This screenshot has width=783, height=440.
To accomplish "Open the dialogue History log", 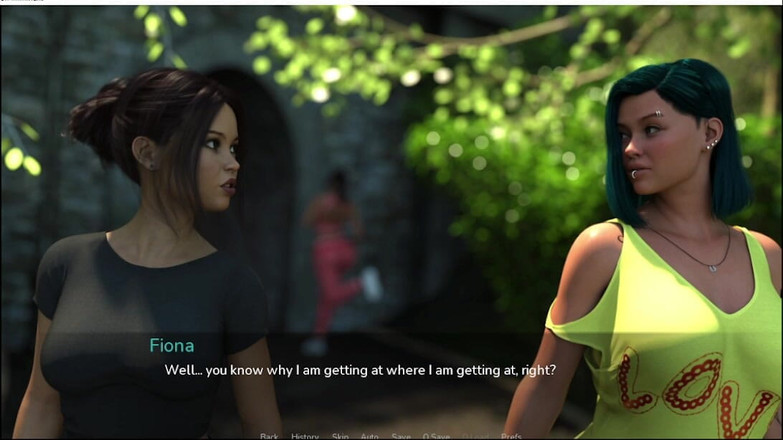I will 305,436.
